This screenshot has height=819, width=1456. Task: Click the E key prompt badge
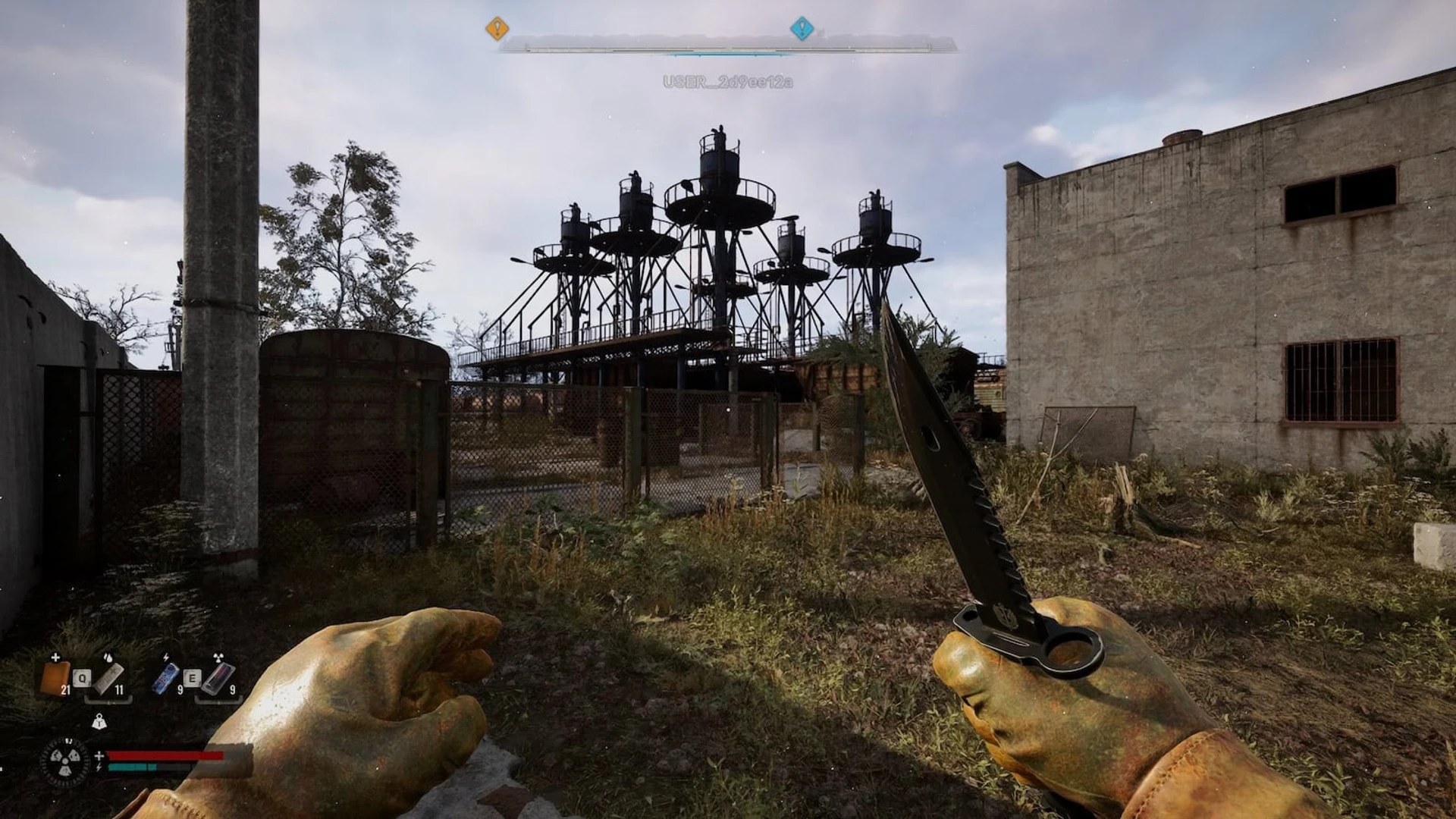193,678
